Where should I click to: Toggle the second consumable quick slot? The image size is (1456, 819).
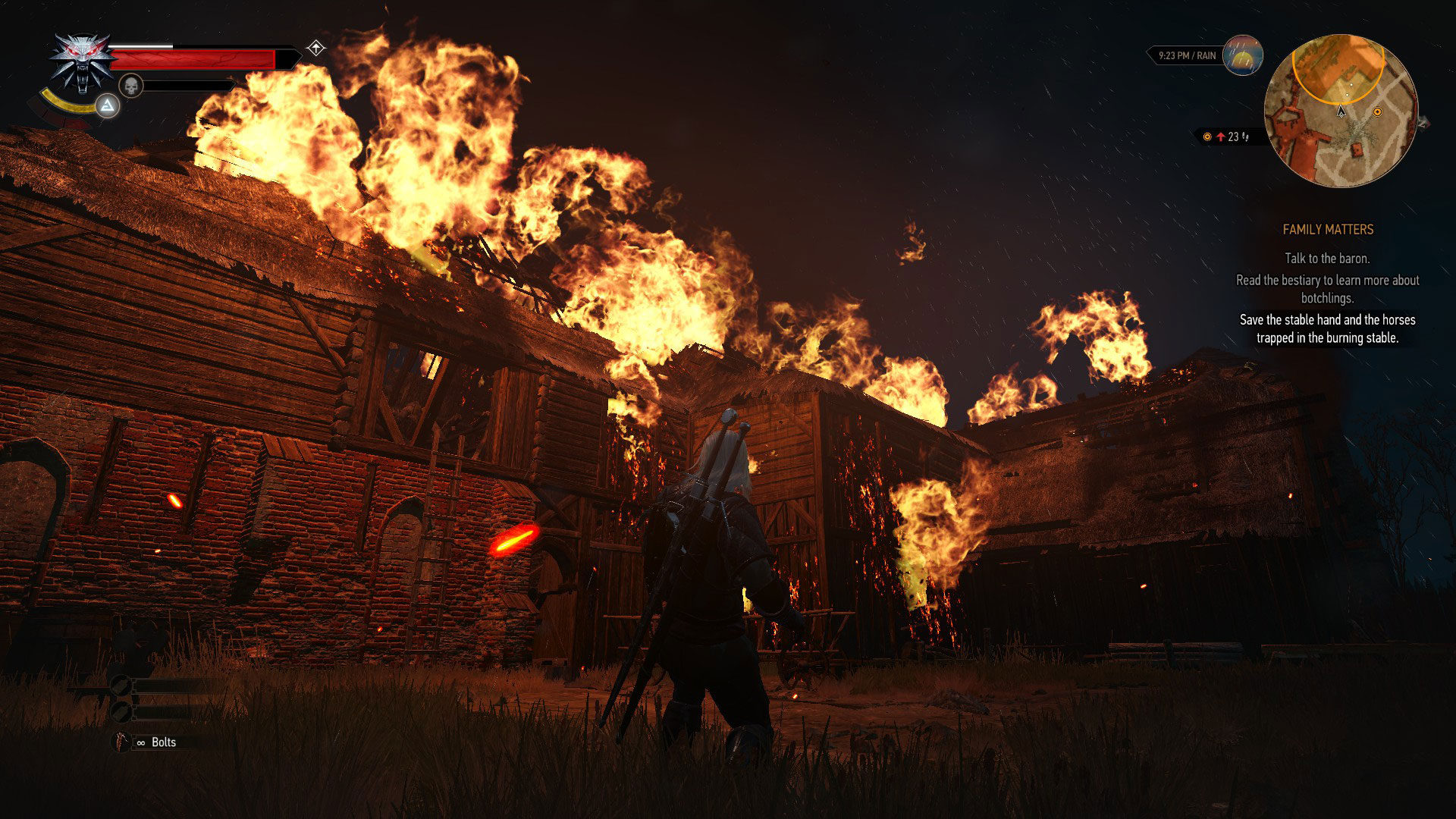[121, 711]
